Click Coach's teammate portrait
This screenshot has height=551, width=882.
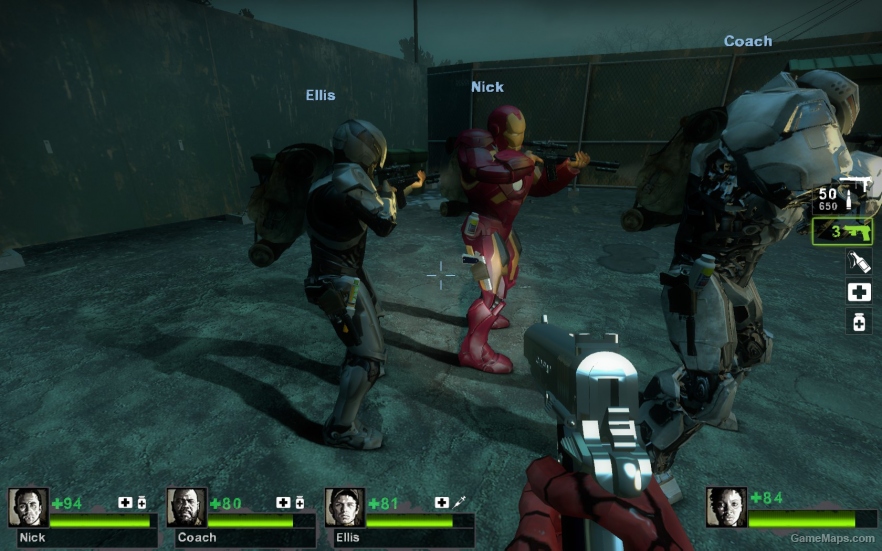tap(186, 507)
